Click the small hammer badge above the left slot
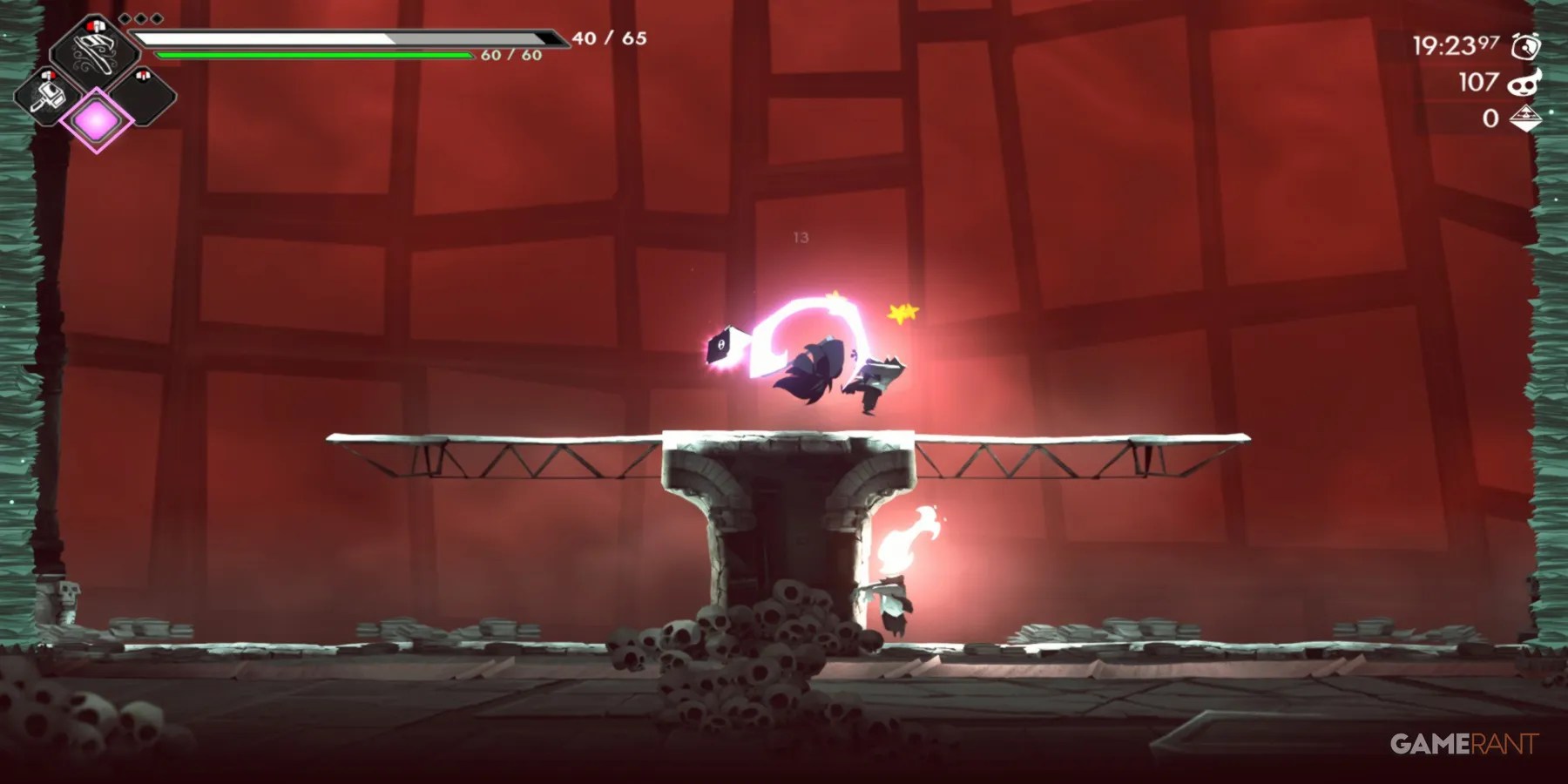The image size is (1568, 784). point(47,75)
